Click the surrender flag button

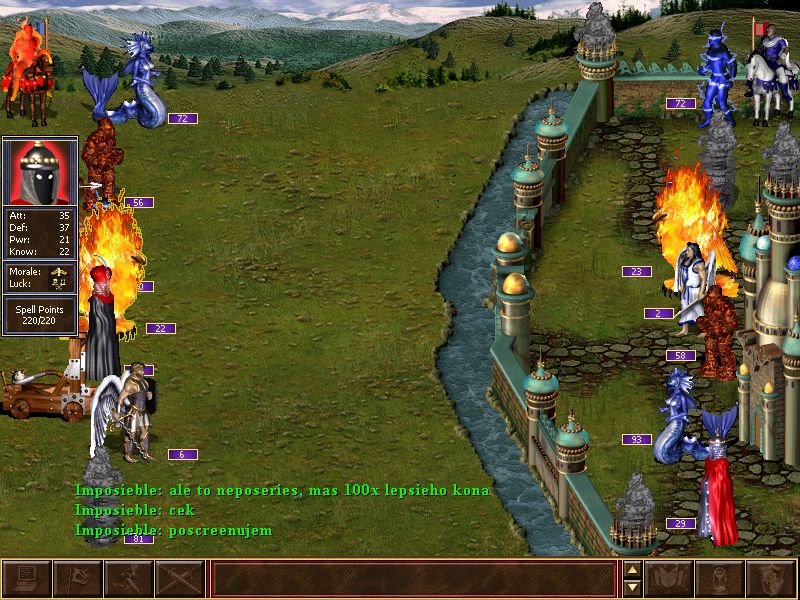tap(77, 579)
